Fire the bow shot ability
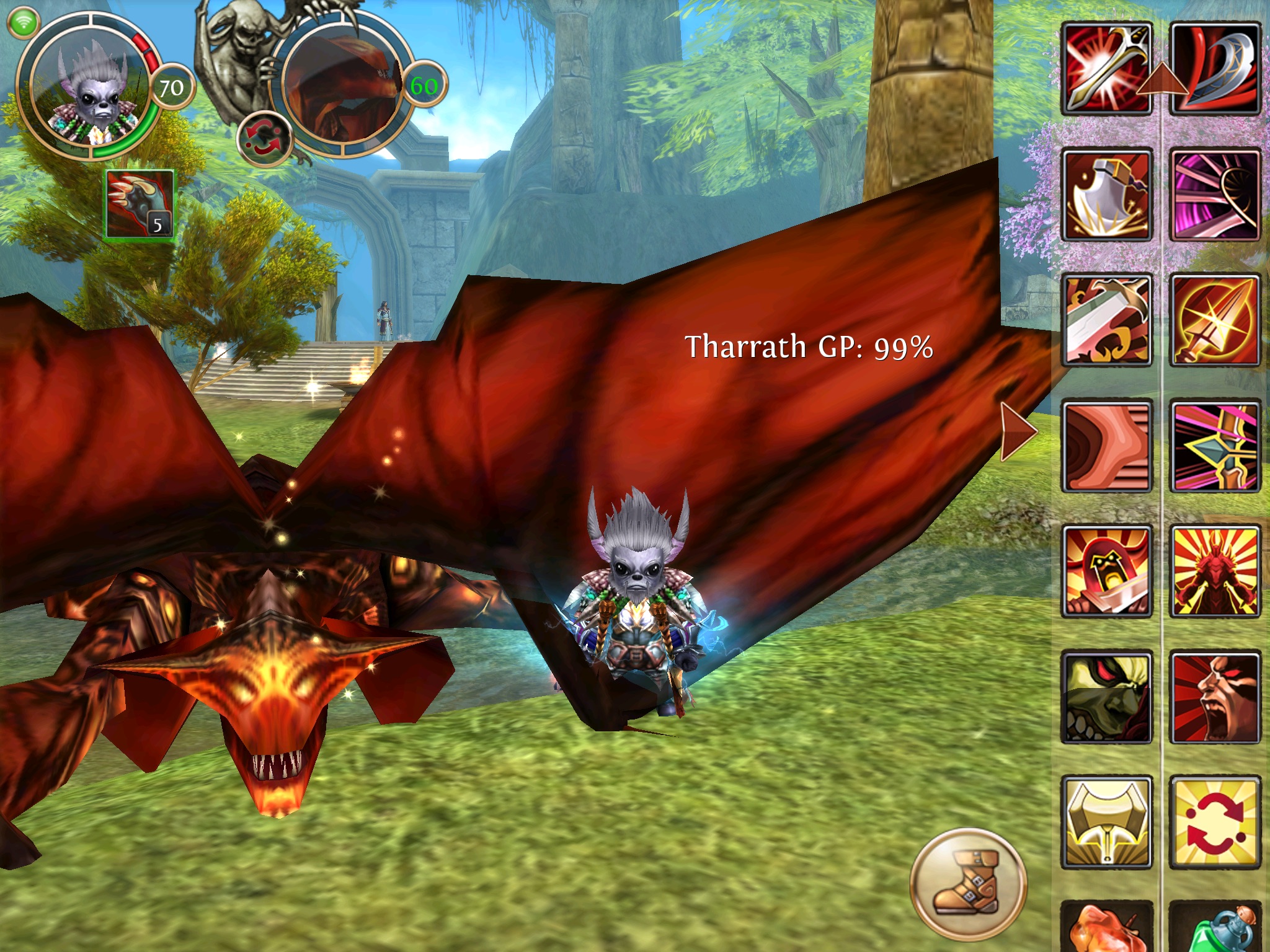Screen dimensions: 1270x952 [x=1215, y=446]
